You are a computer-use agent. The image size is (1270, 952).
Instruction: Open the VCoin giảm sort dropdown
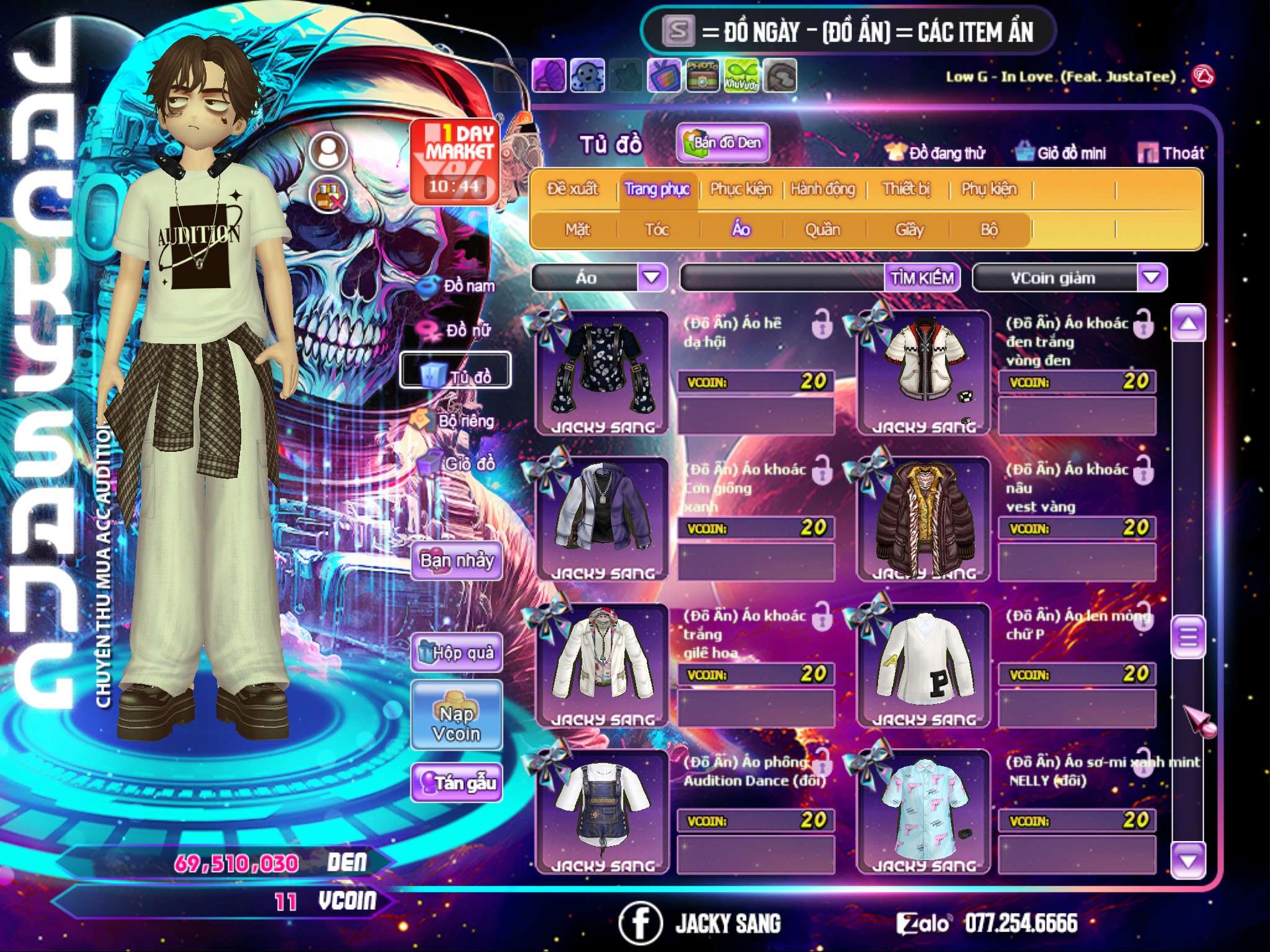(1152, 278)
